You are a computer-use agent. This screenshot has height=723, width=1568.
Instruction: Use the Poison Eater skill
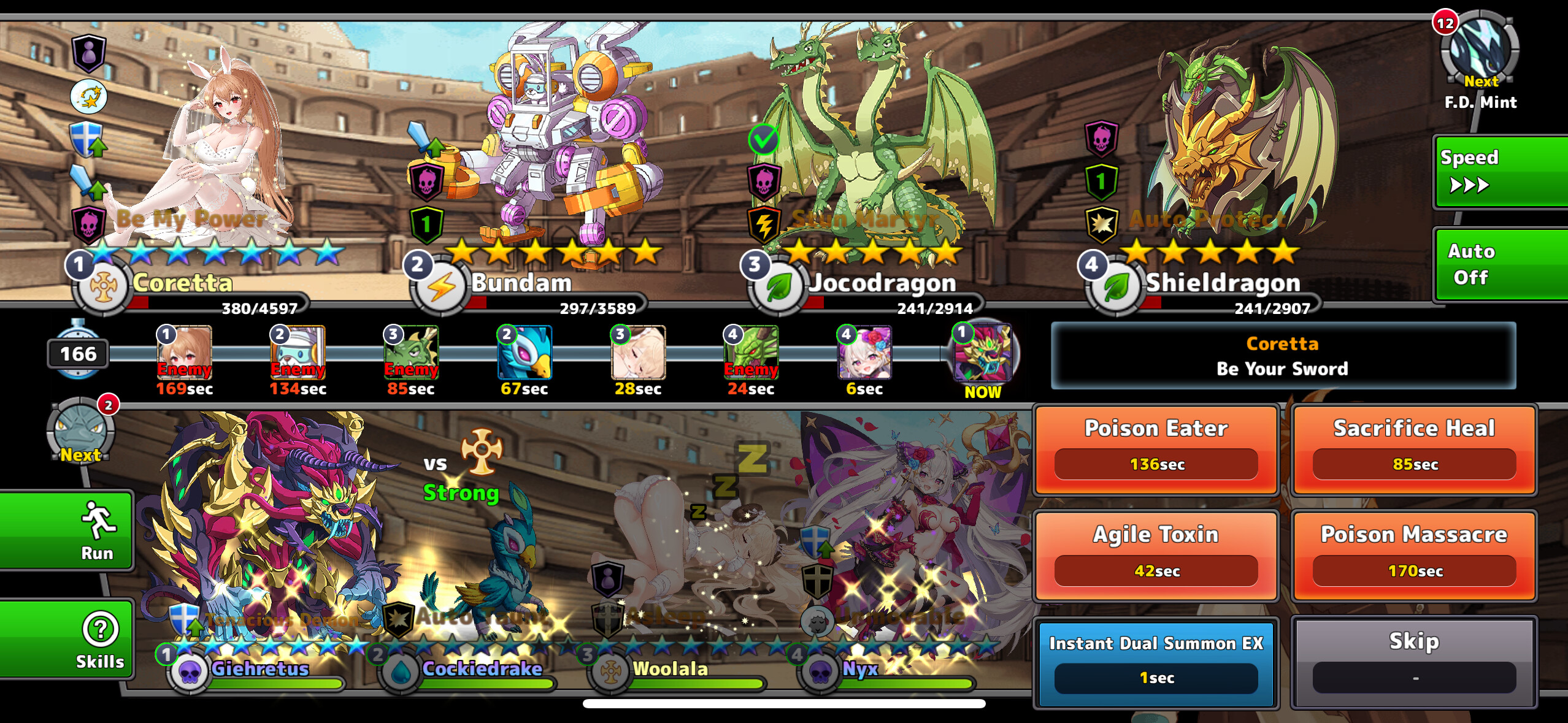tap(1156, 449)
